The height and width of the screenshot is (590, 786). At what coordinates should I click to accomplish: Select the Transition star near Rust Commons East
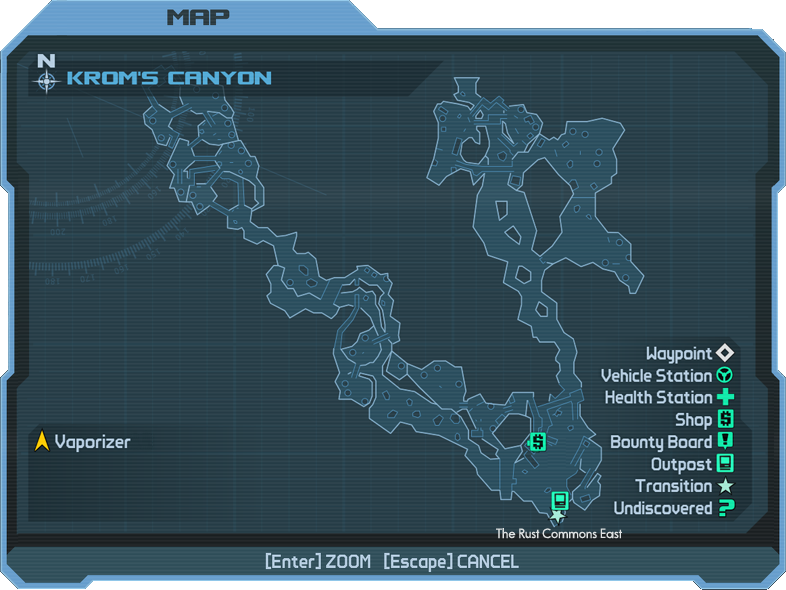pyautogui.click(x=557, y=516)
